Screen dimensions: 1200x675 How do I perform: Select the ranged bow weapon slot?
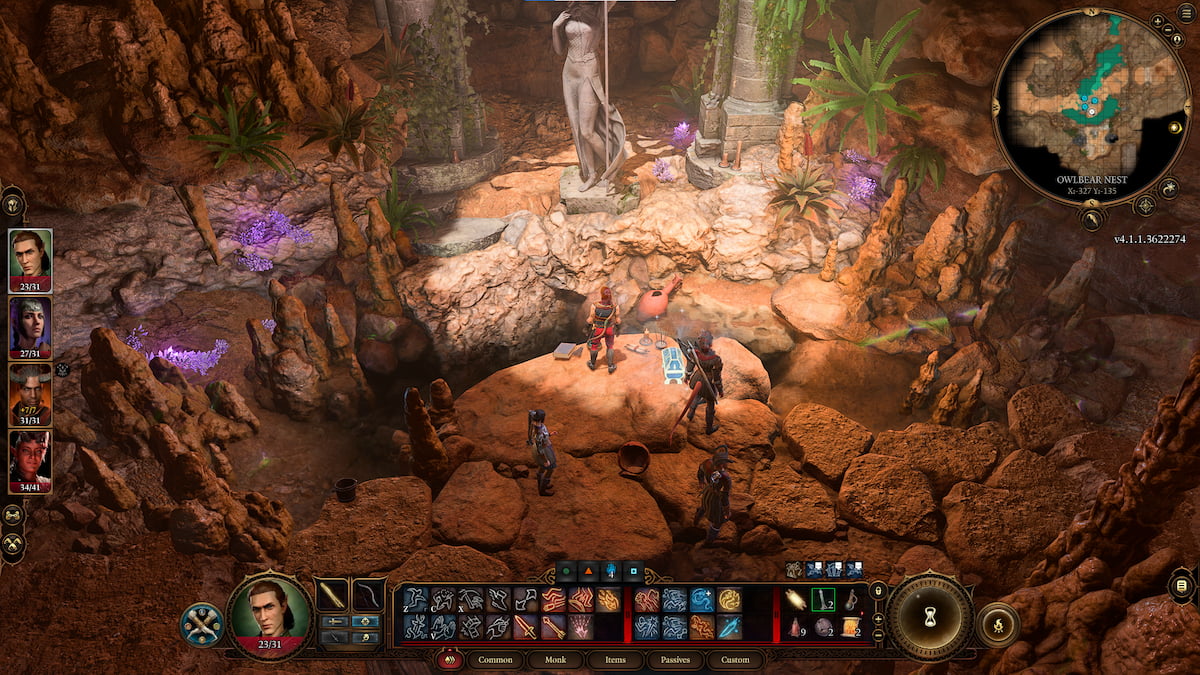click(x=369, y=594)
